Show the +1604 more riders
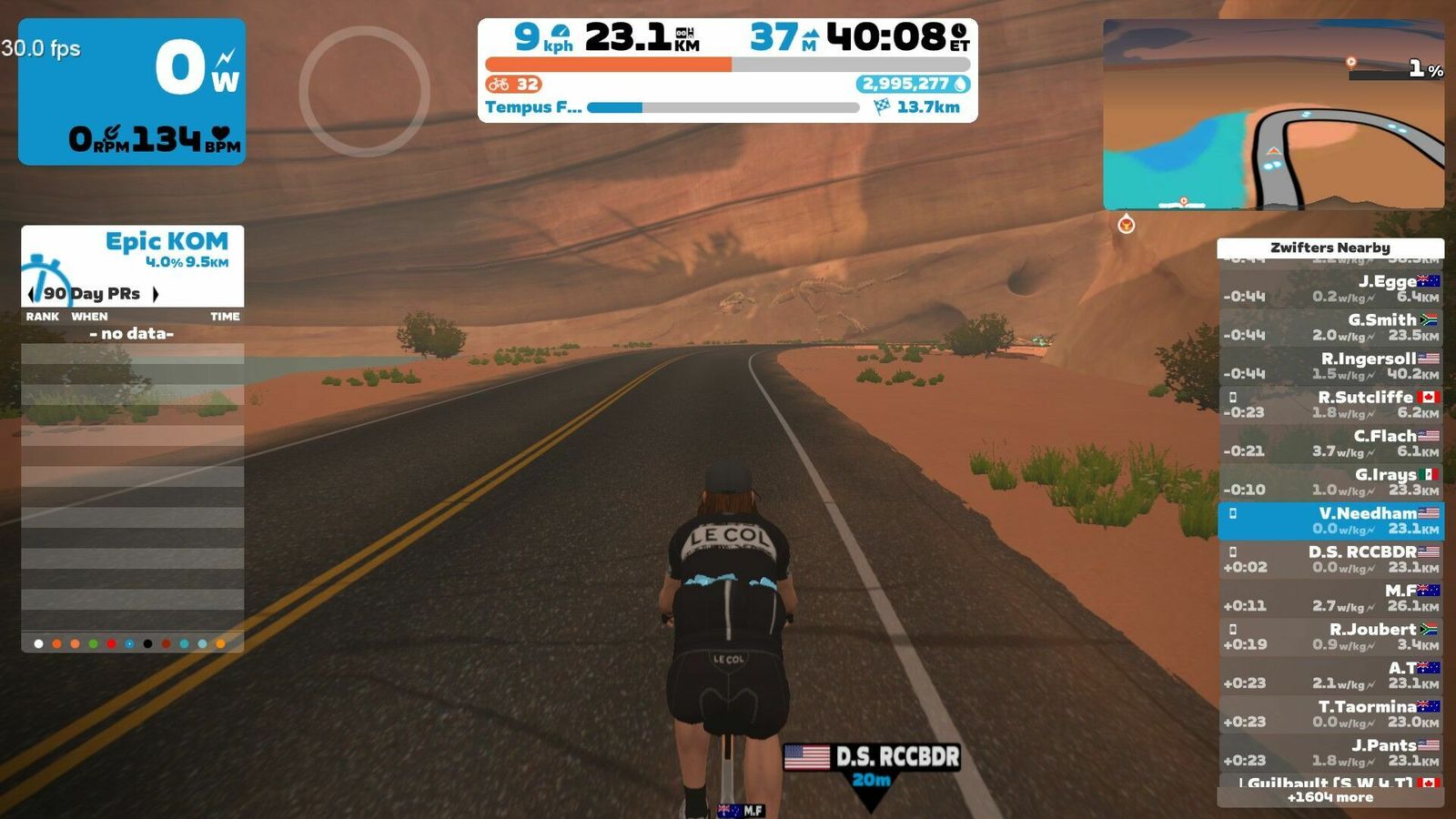1456x819 pixels. click(x=1330, y=797)
